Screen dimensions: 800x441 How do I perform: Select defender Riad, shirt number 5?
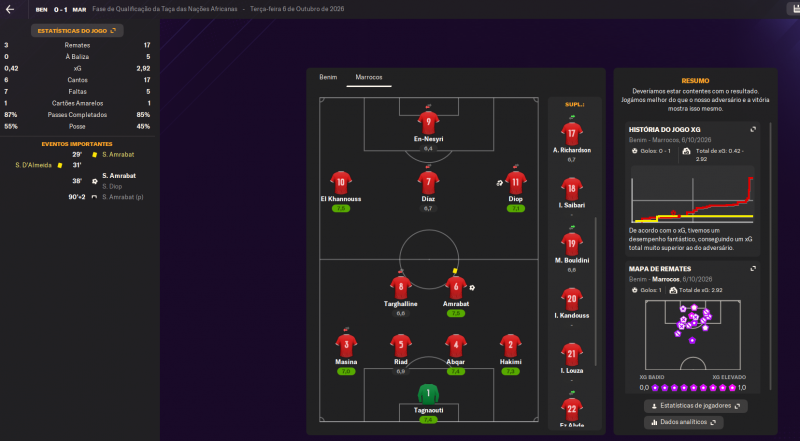400,344
